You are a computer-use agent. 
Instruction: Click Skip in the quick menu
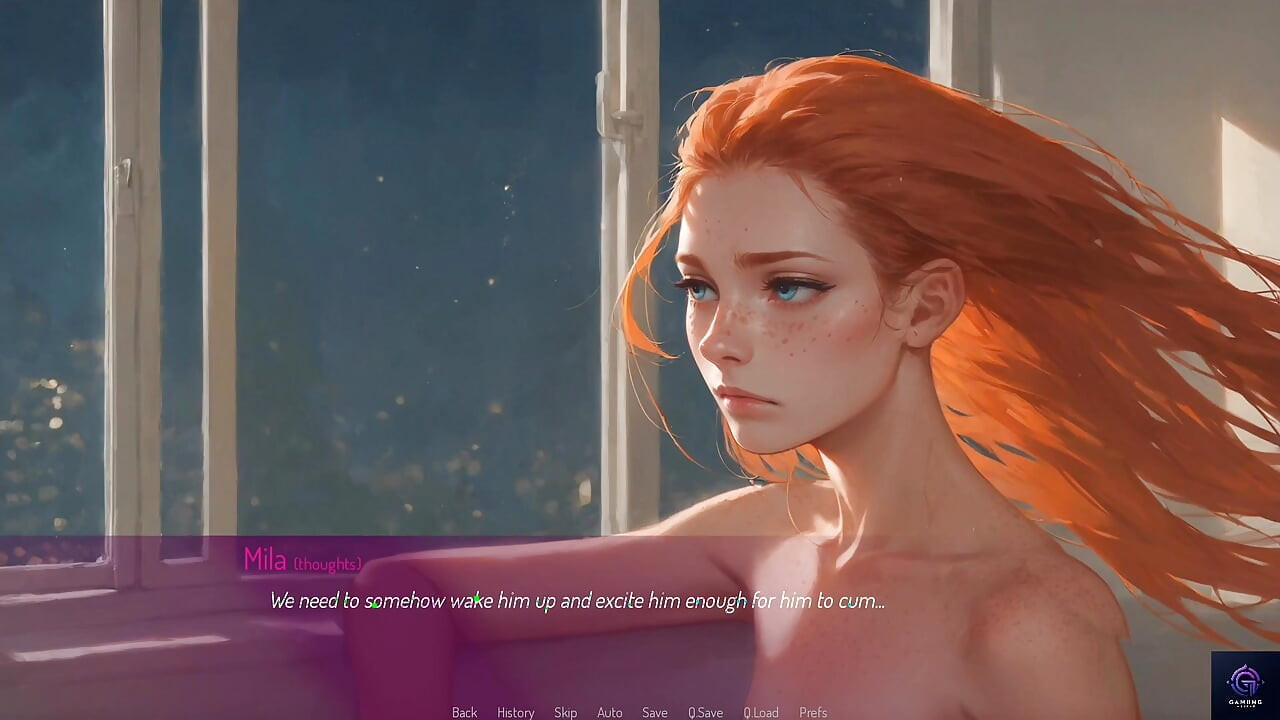[x=564, y=712]
